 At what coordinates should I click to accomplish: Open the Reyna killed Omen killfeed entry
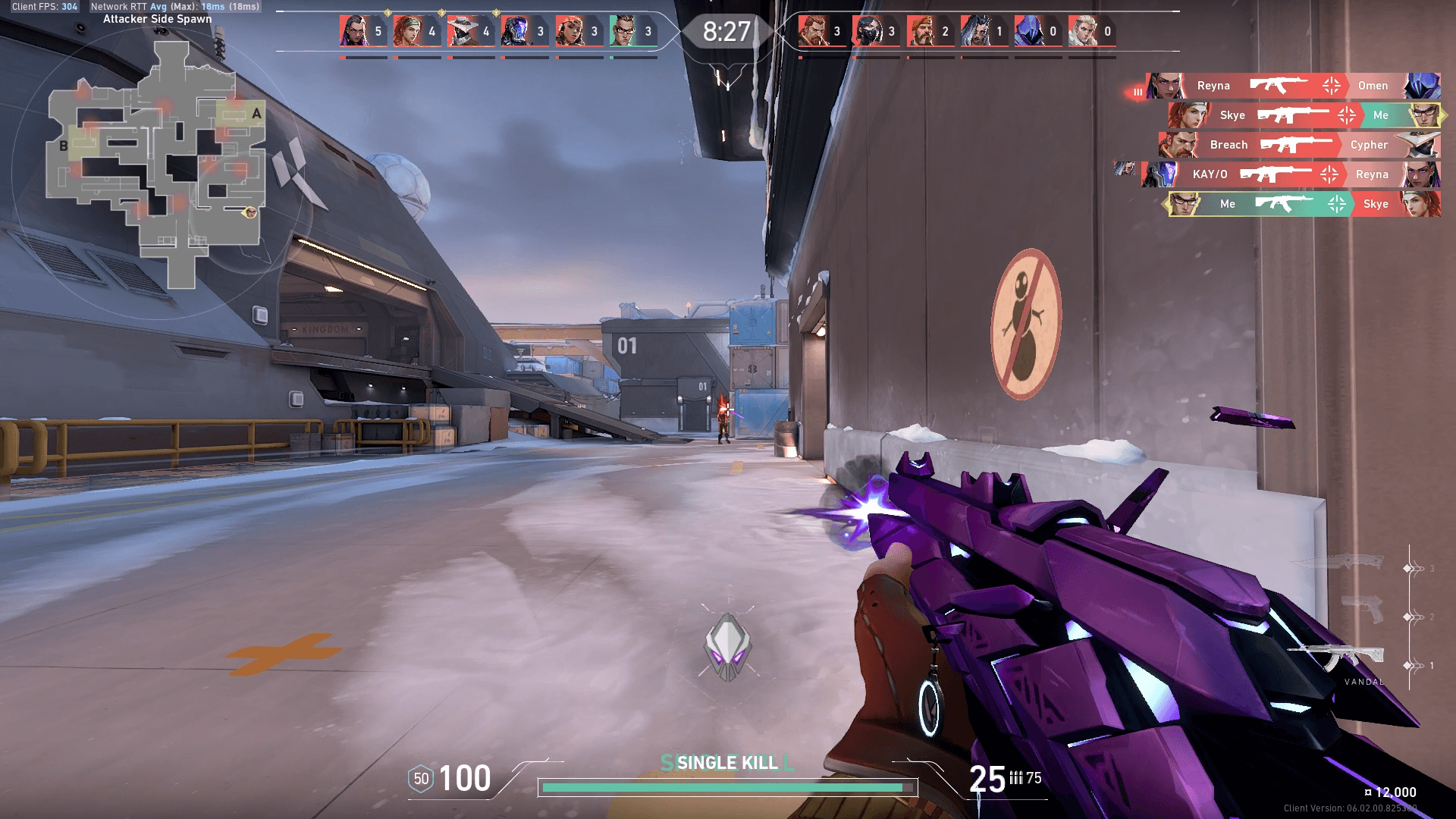(x=1293, y=86)
